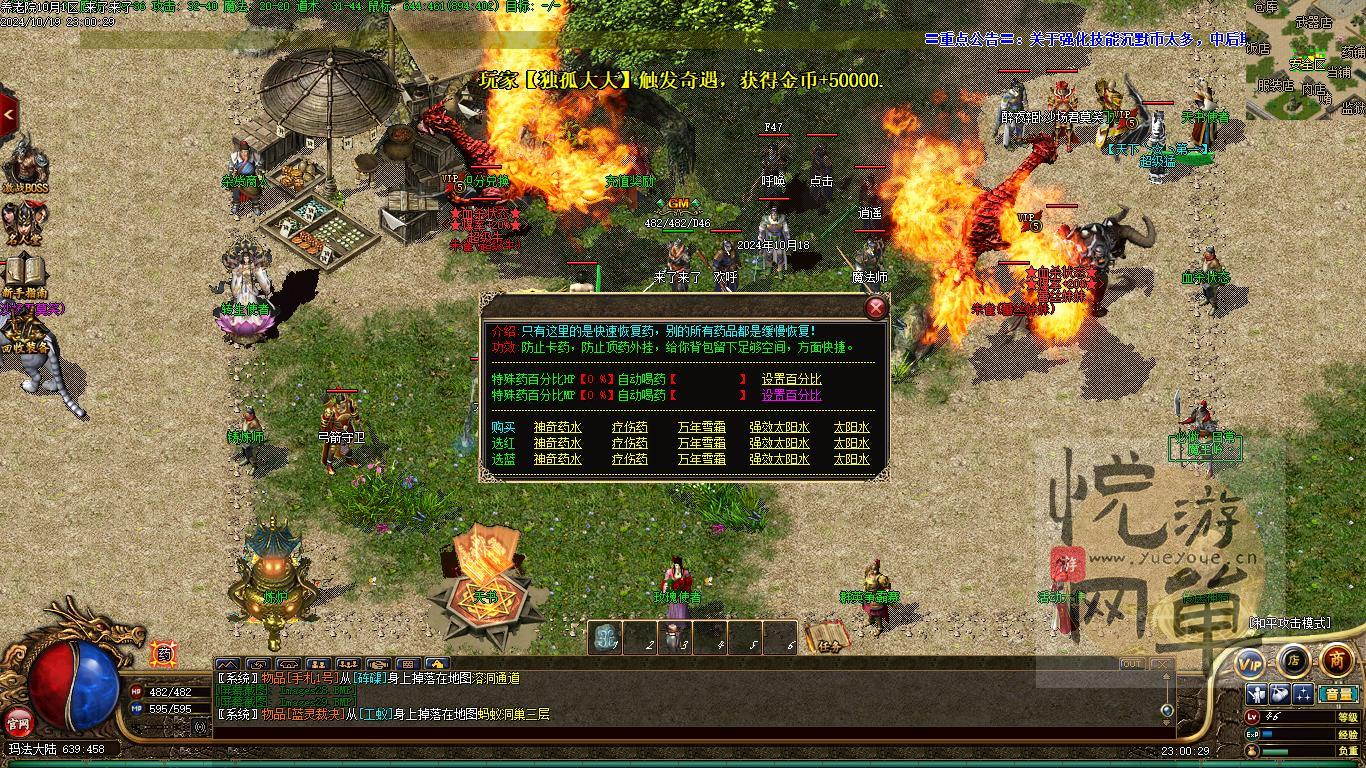Image resolution: width=1366 pixels, height=768 pixels.
Task: Open the MP 设置百分比 link
Action: [791, 395]
